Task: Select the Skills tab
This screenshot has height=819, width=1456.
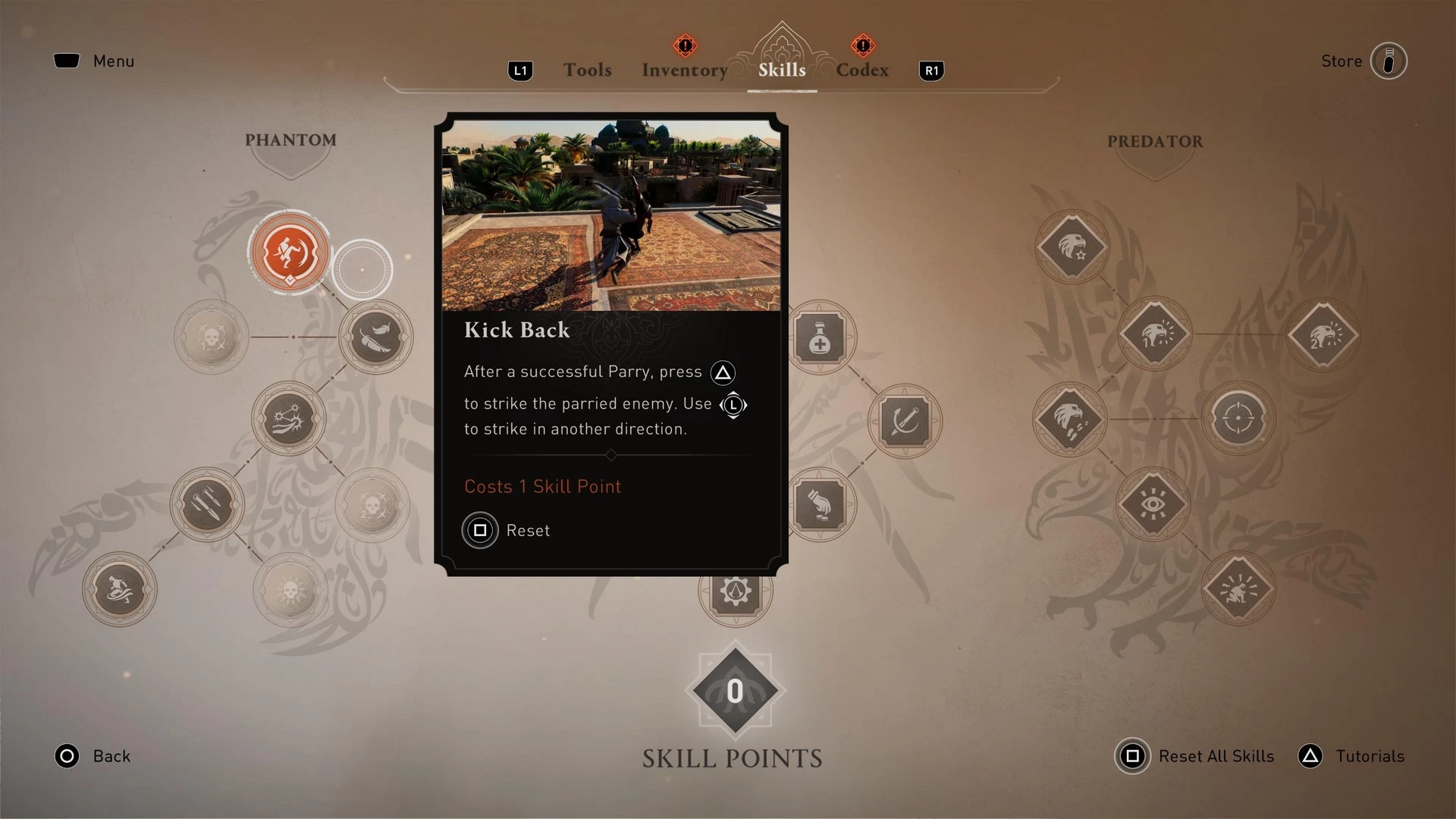Action: point(782,70)
